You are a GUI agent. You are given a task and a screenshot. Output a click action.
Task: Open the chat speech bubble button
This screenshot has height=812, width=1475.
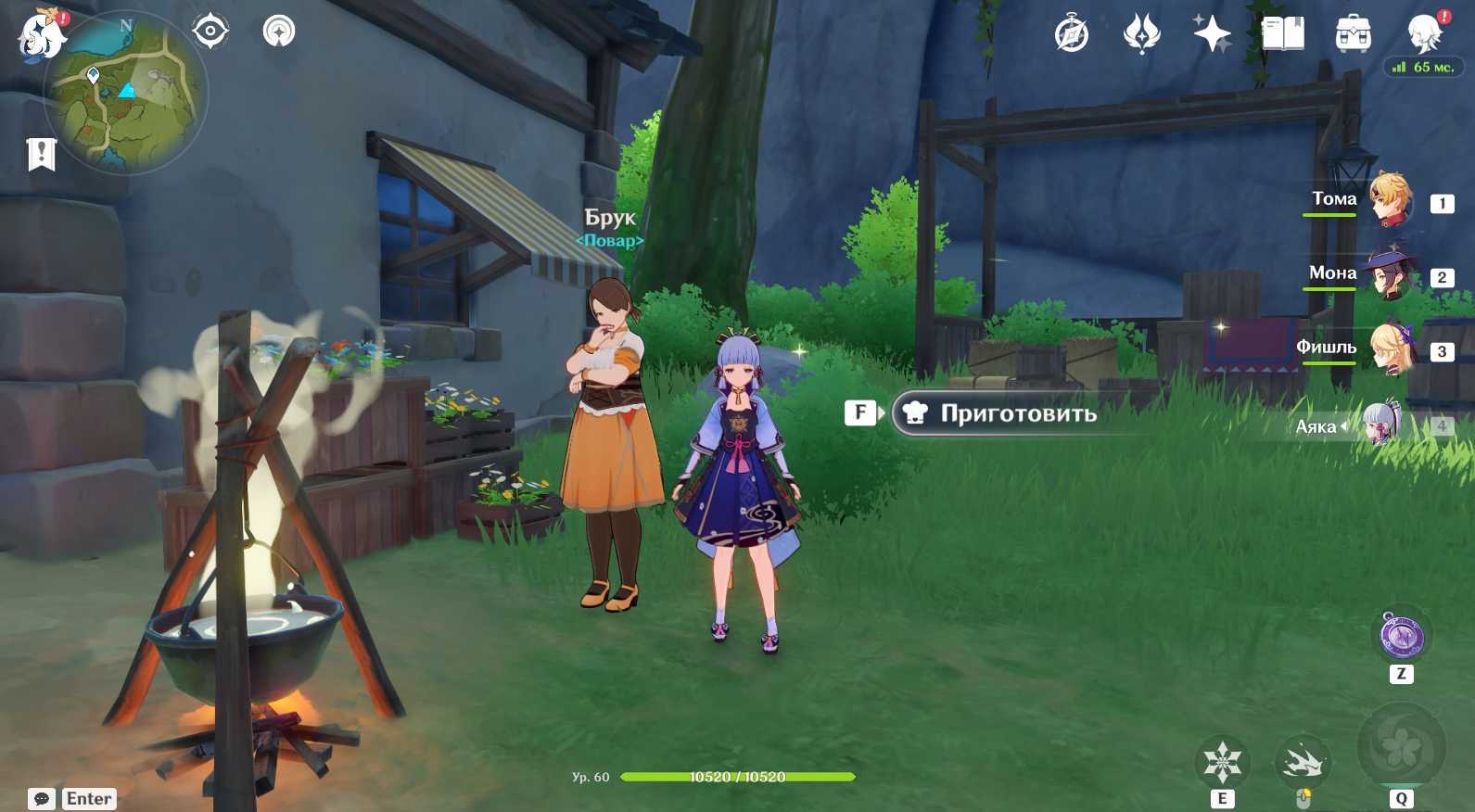coord(42,799)
